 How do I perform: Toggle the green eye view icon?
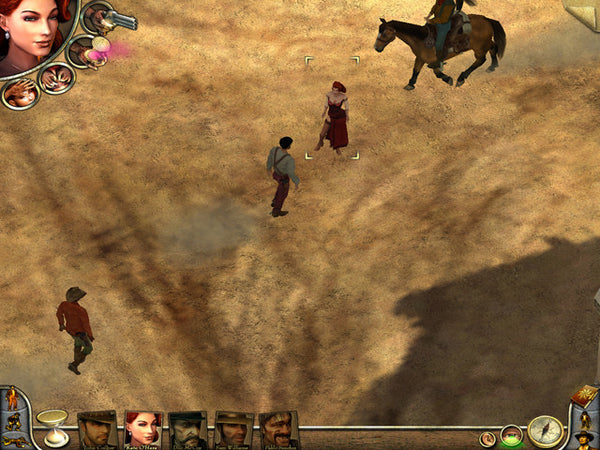[x=512, y=435]
